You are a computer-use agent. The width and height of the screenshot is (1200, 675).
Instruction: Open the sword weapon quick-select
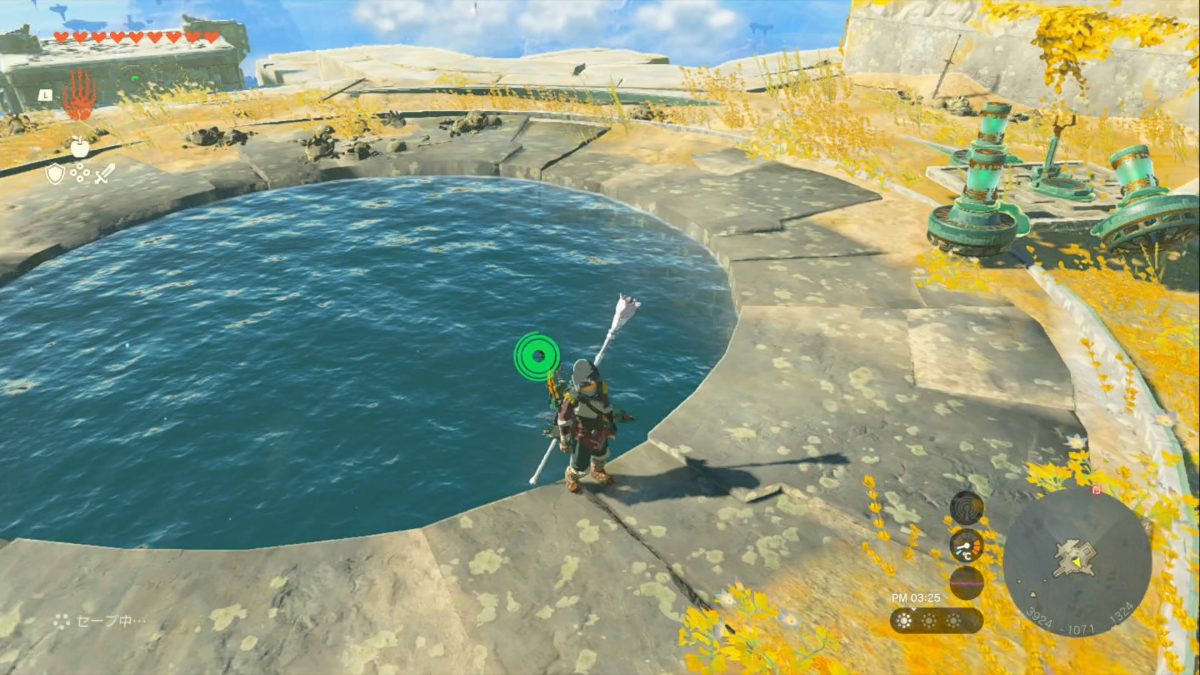(x=104, y=174)
